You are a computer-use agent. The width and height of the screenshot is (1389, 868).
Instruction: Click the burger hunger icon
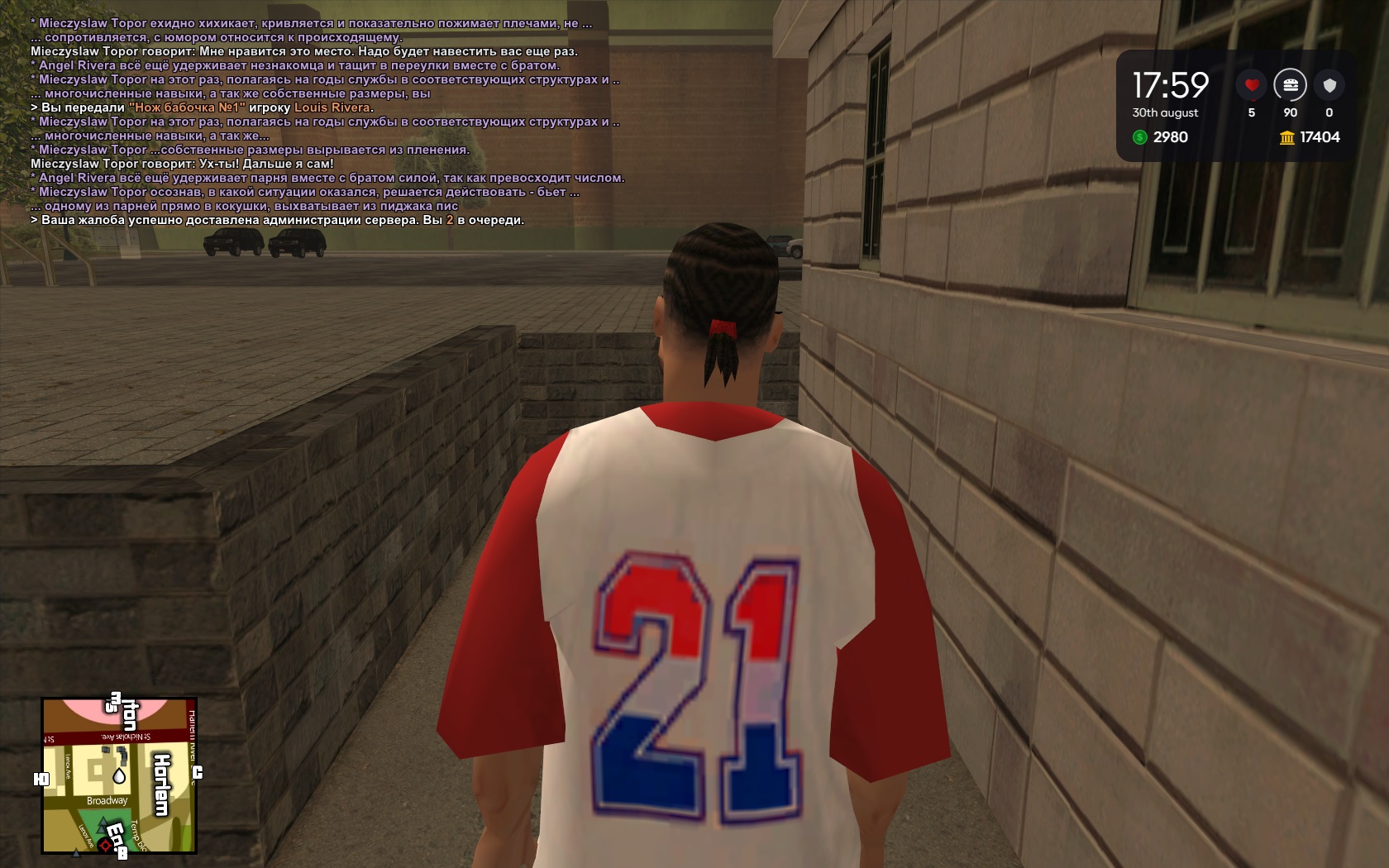1290,85
